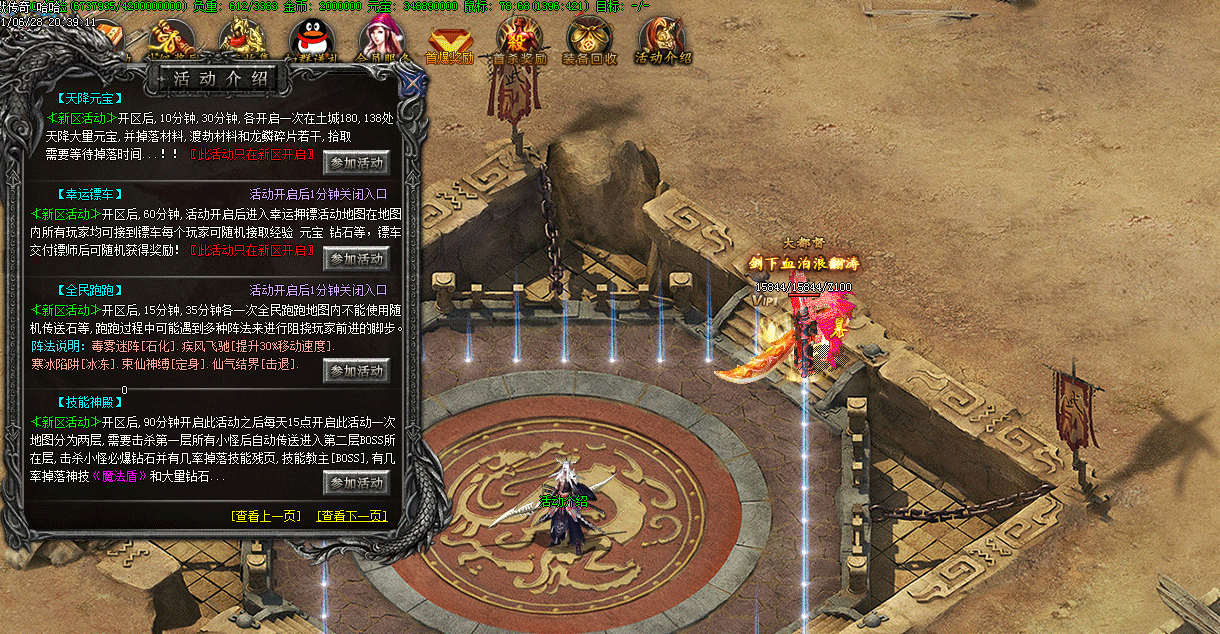1220x634 pixels.
Task: Join the 技能神殿 event
Action: pyautogui.click(x=356, y=483)
